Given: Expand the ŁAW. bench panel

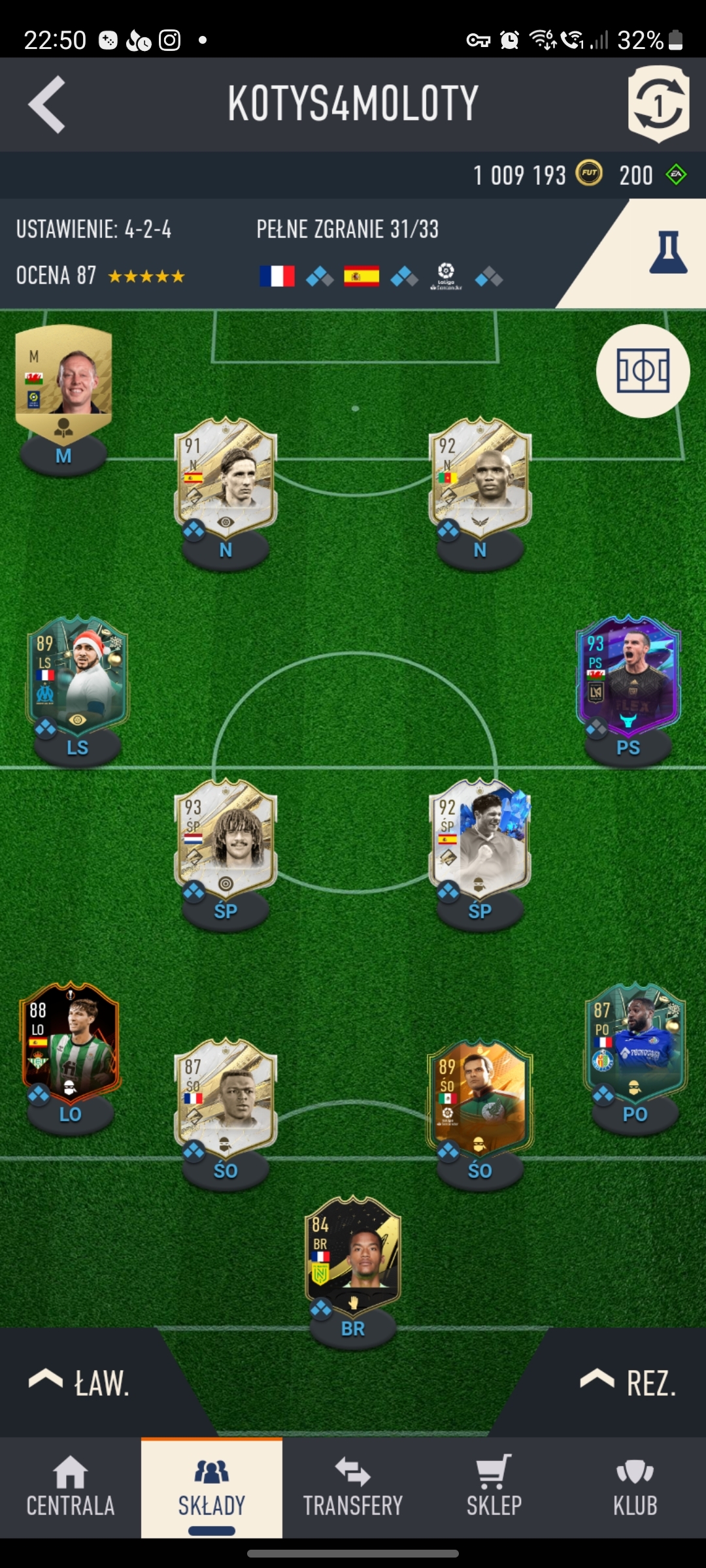Looking at the screenshot, I should coord(80,1382).
